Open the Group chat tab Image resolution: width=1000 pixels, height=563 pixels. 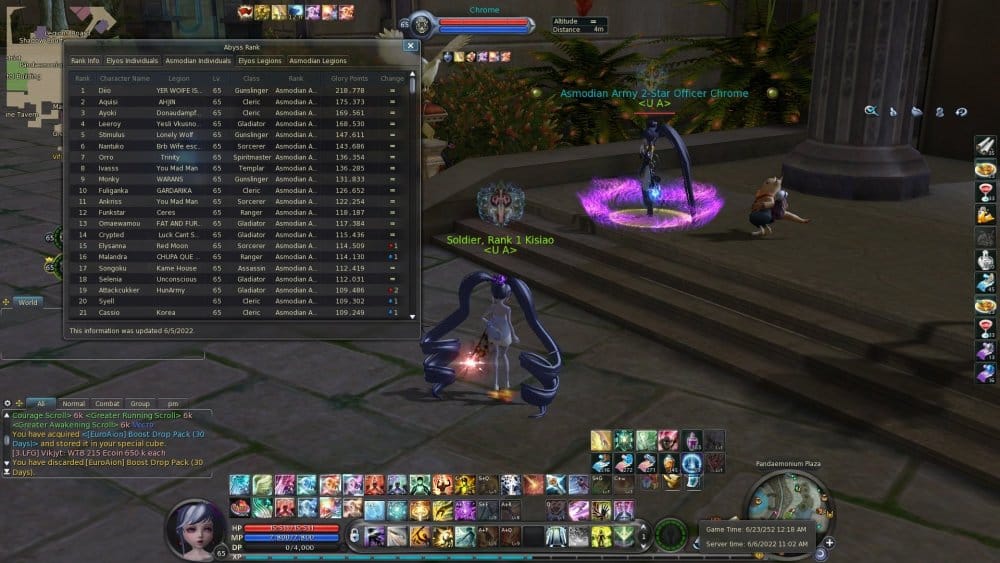139,404
